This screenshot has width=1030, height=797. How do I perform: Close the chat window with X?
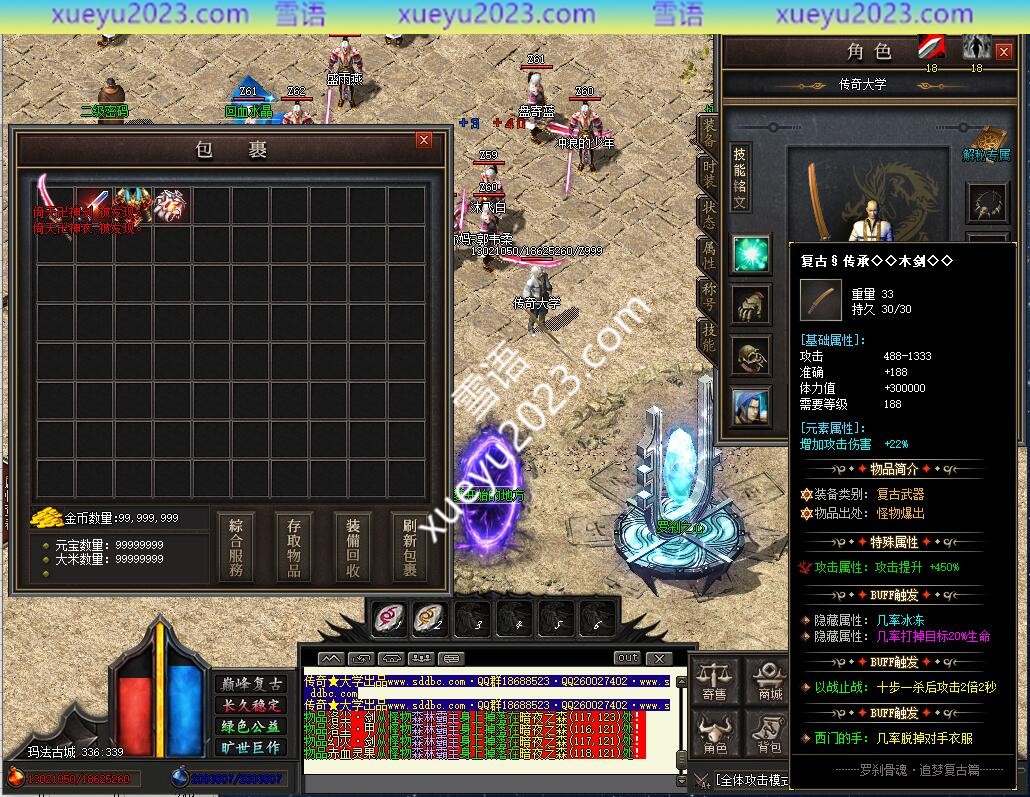[658, 658]
